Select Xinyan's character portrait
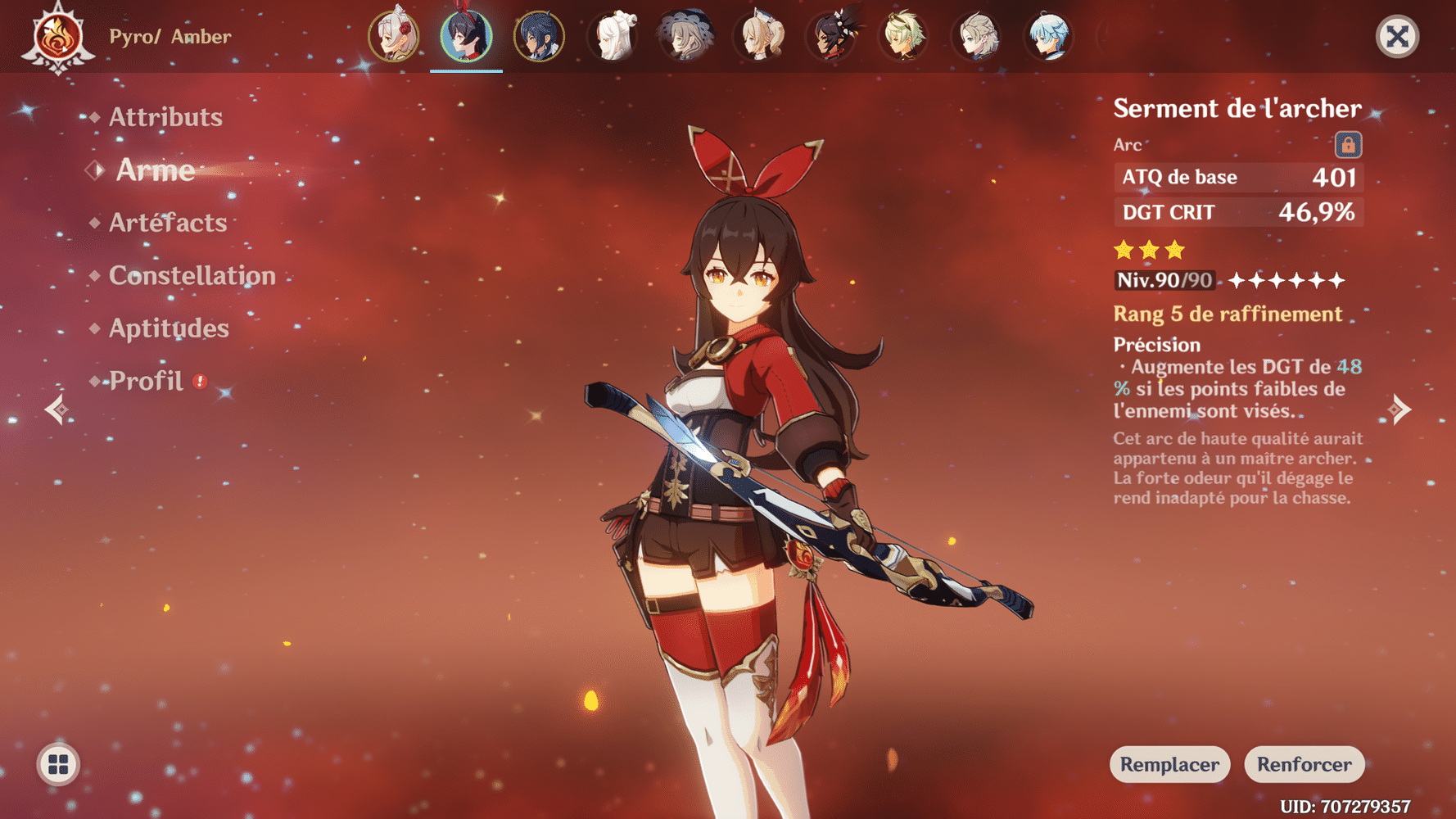 coord(830,37)
